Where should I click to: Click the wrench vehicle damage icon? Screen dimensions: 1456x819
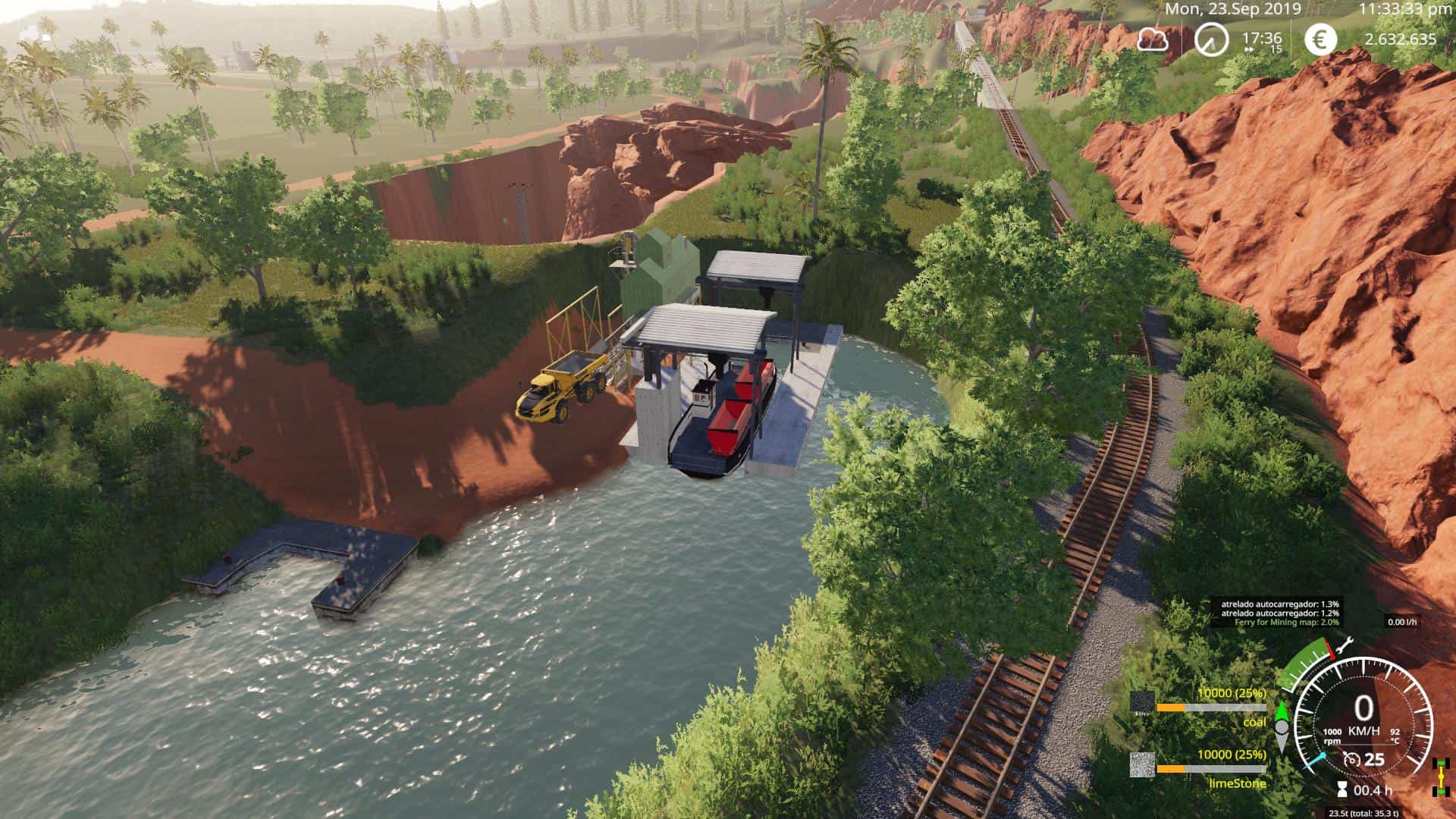(1345, 647)
